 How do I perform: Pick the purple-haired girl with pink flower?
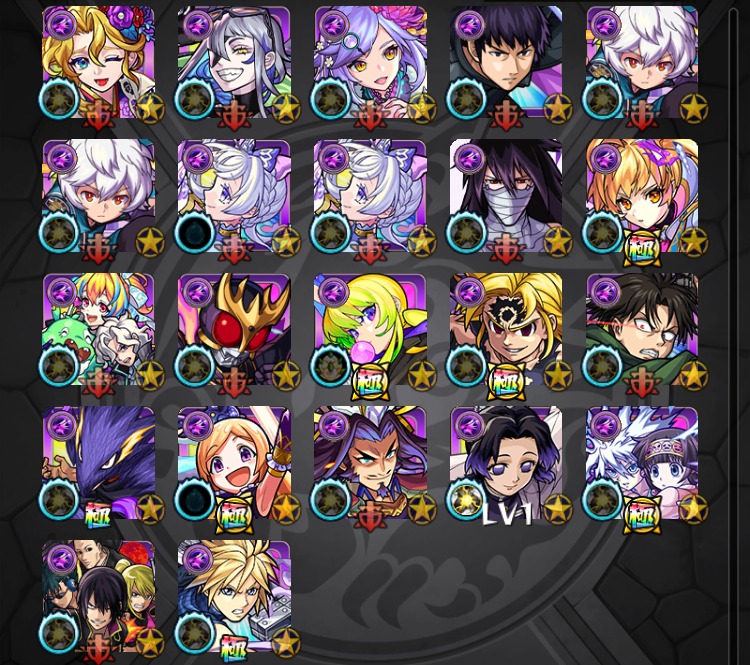tap(370, 62)
